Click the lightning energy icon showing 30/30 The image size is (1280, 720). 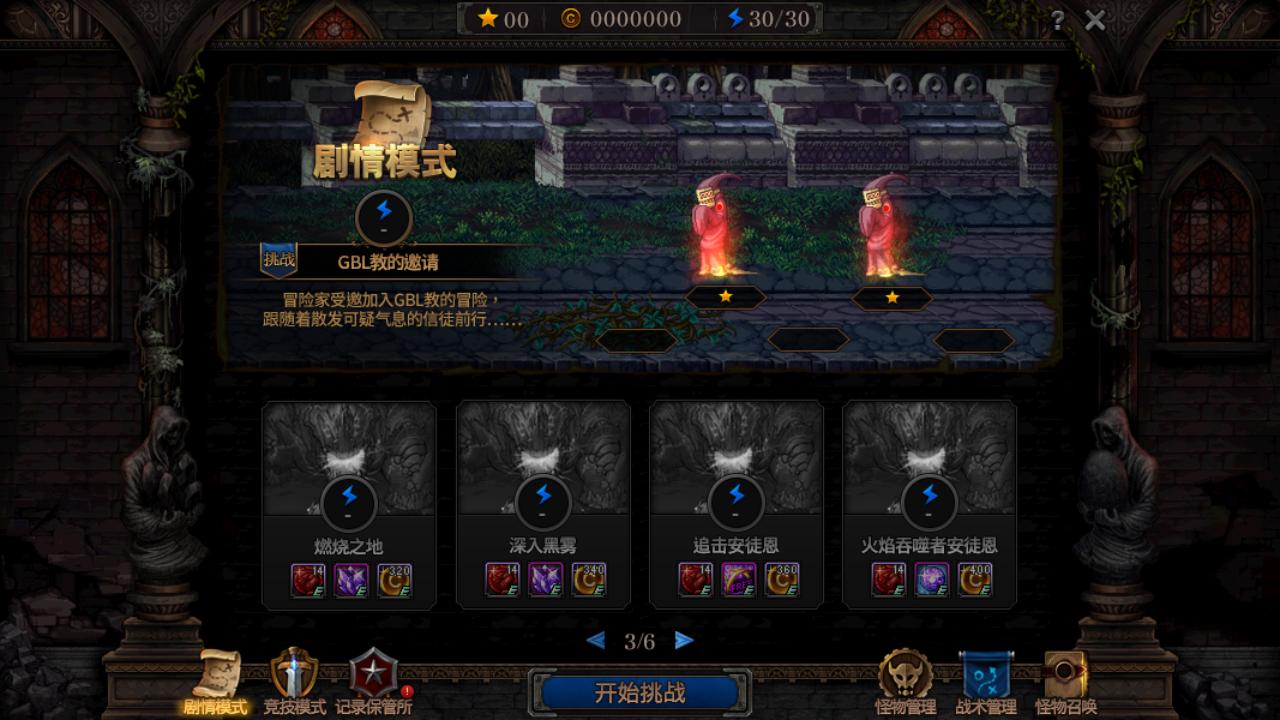(x=736, y=18)
